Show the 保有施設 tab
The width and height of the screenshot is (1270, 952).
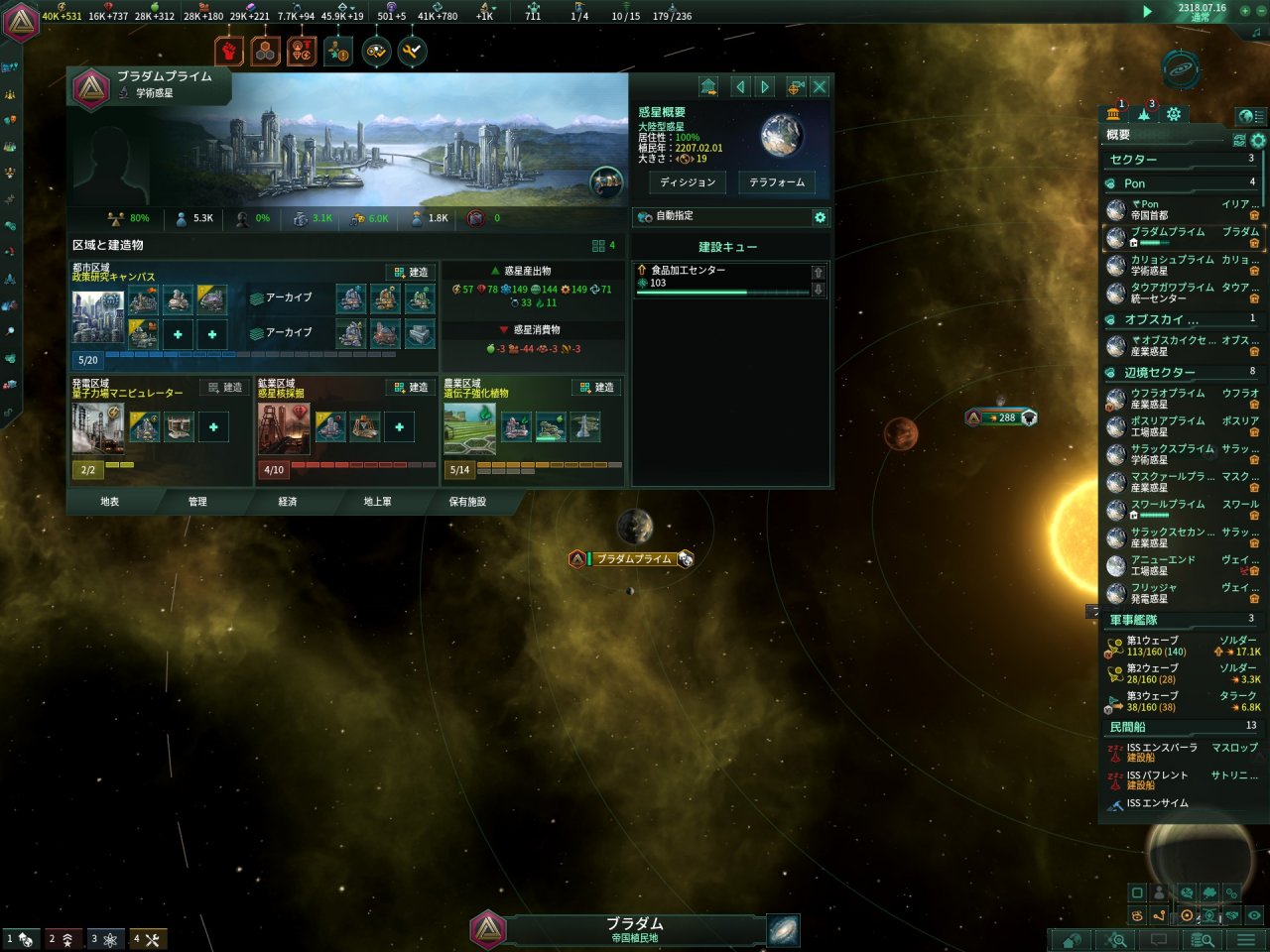tap(467, 502)
